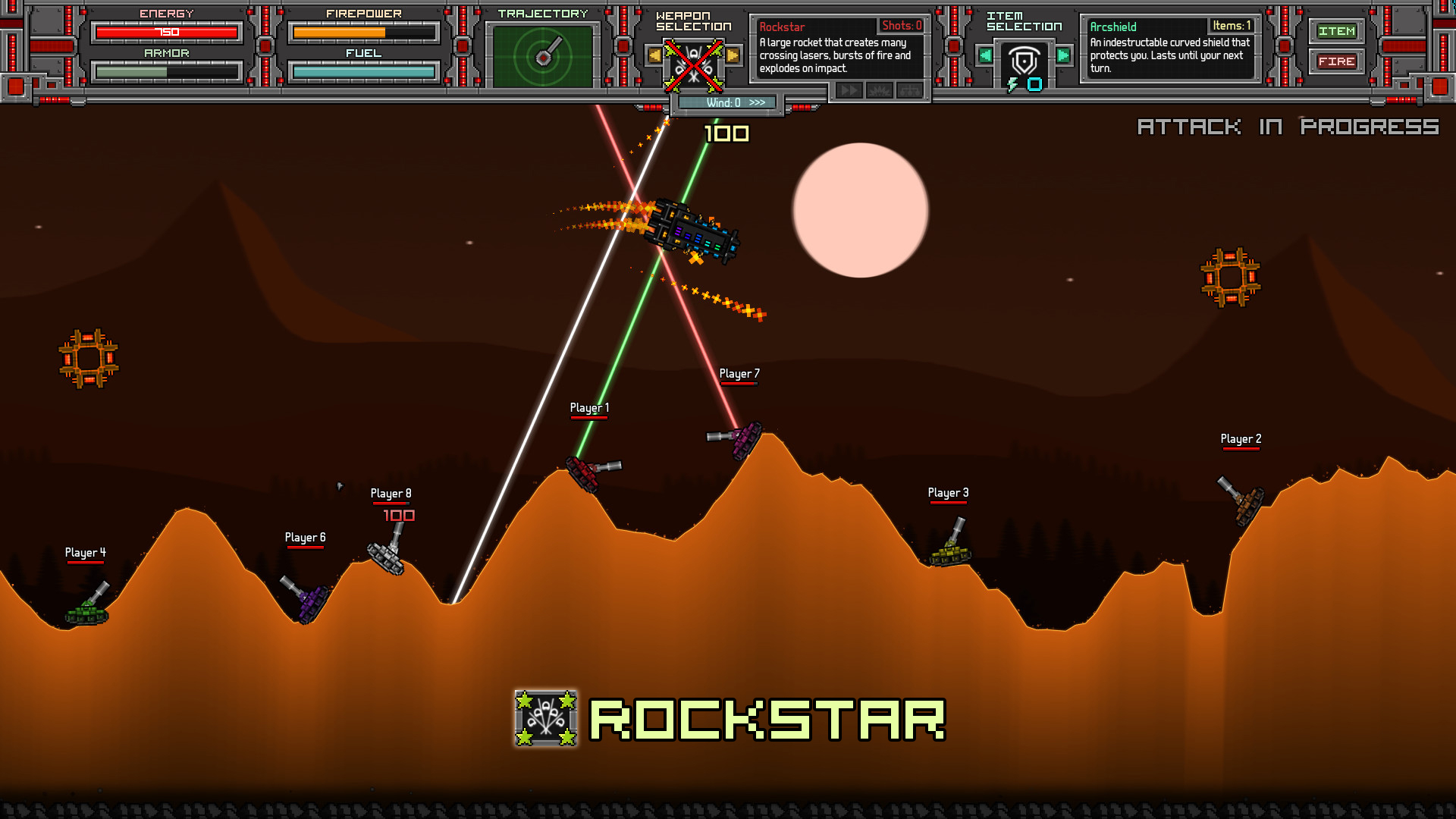Click the rightmost small icon under the weapon description
This screenshot has height=819, width=1456.
[909, 91]
